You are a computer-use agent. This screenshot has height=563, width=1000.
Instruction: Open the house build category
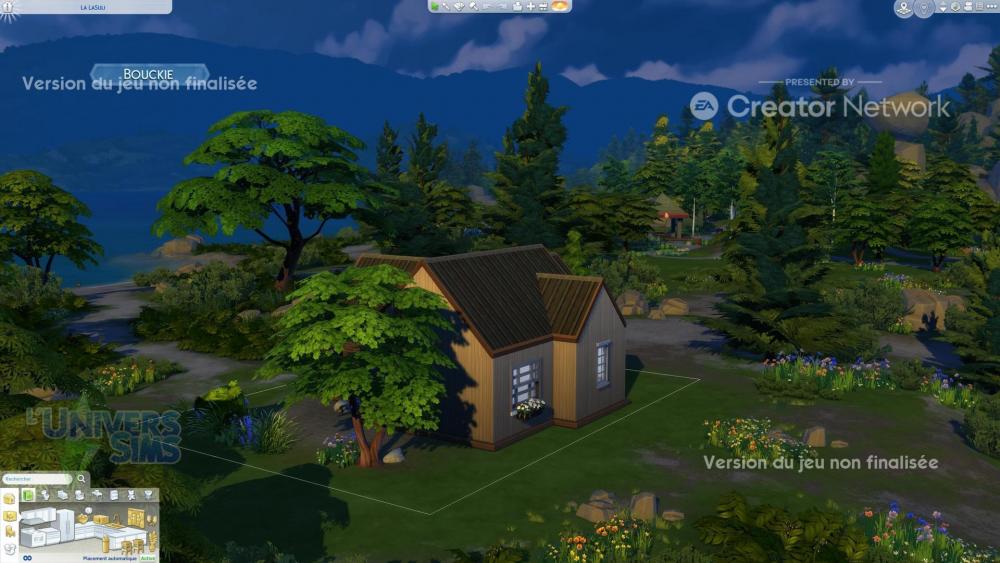click(x=9, y=498)
